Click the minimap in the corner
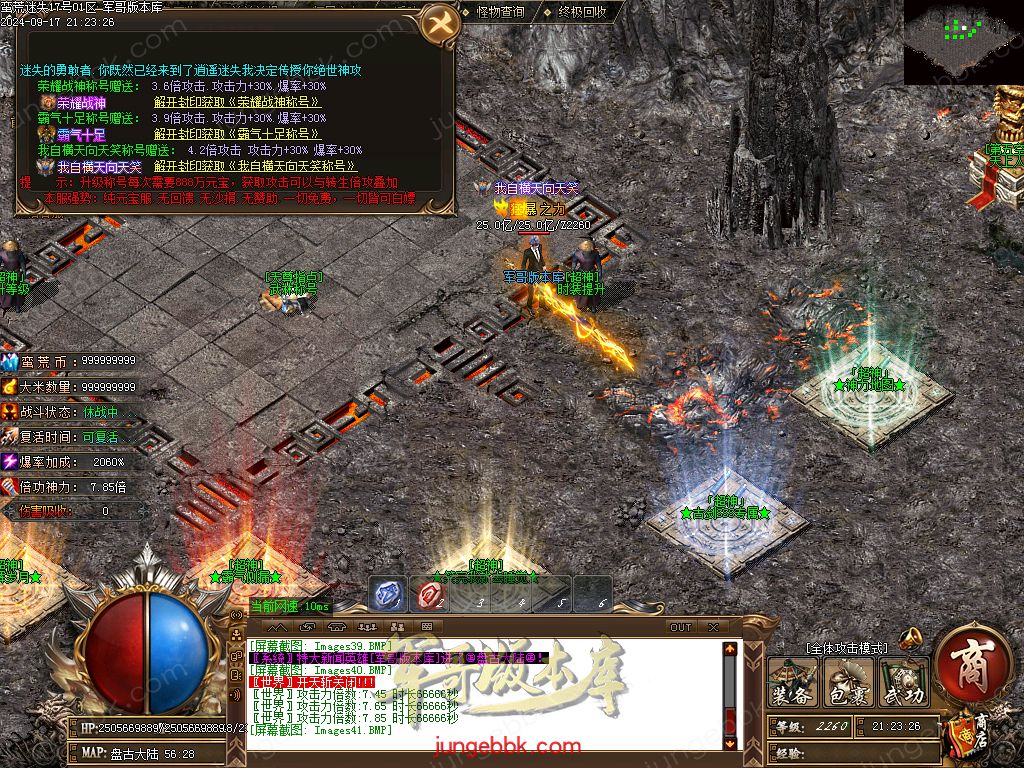This screenshot has height=768, width=1024. click(963, 42)
